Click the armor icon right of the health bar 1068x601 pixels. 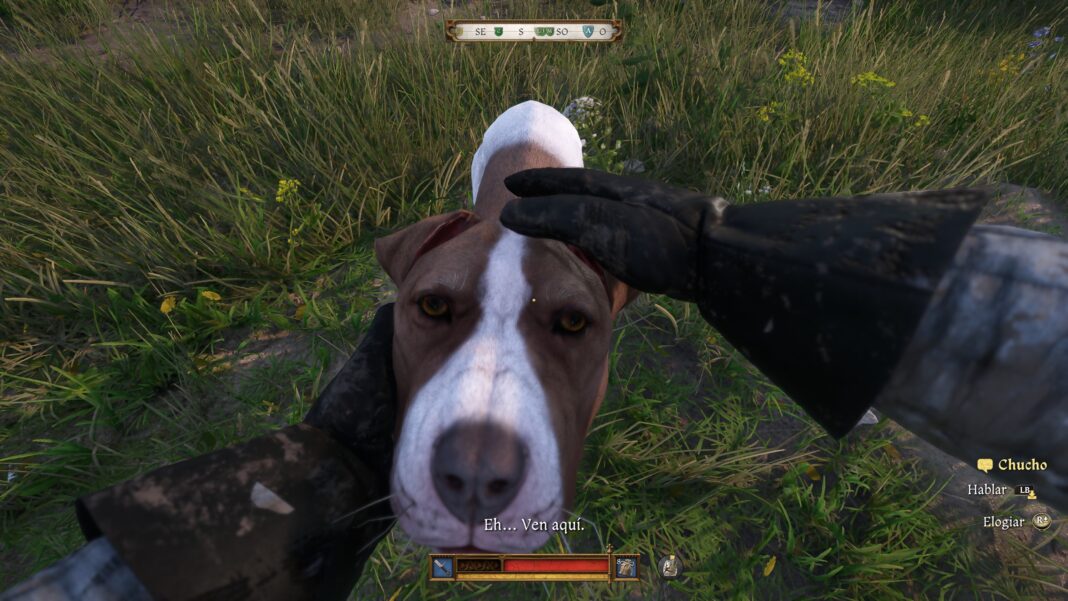[626, 567]
